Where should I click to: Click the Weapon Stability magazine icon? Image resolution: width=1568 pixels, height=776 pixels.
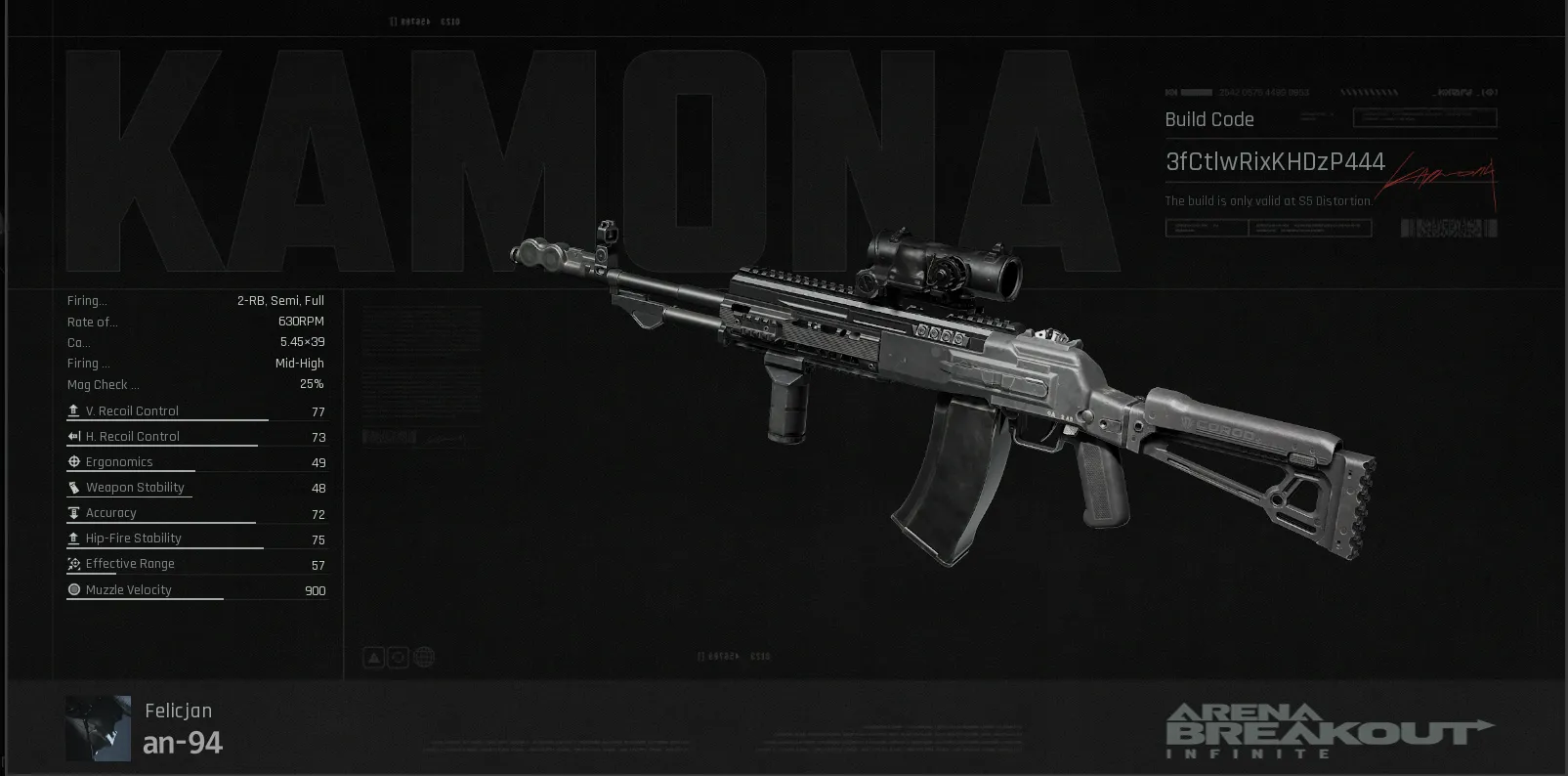(x=73, y=486)
